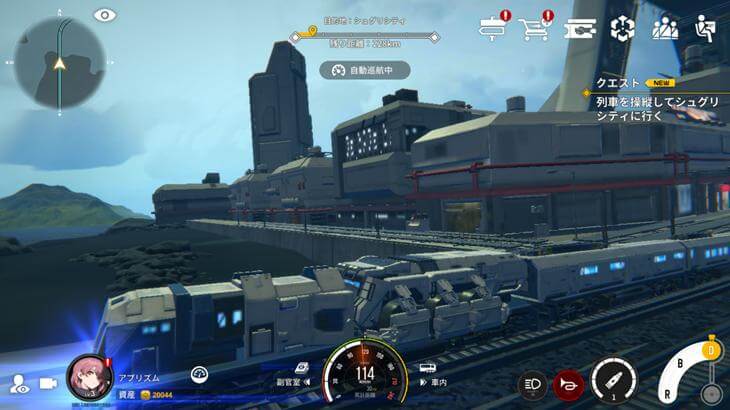Open the shopping cart store

tap(534, 29)
